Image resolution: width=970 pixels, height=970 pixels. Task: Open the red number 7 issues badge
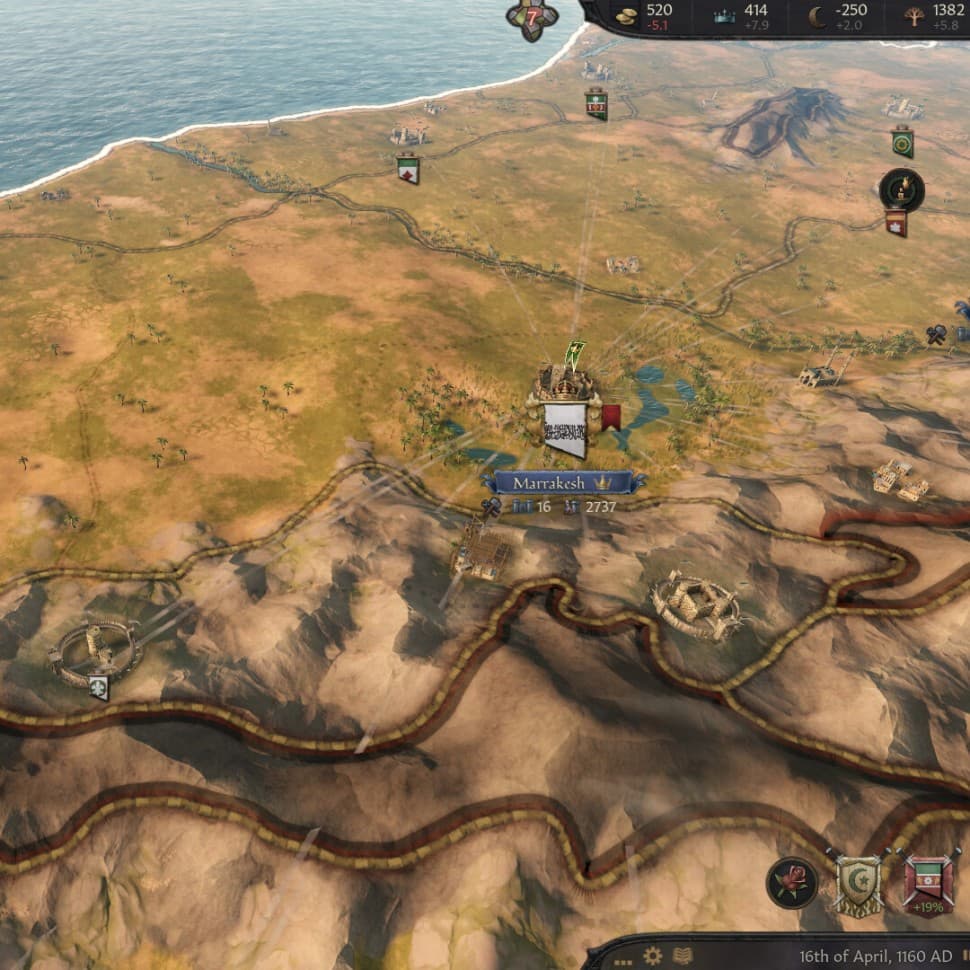pos(531,16)
